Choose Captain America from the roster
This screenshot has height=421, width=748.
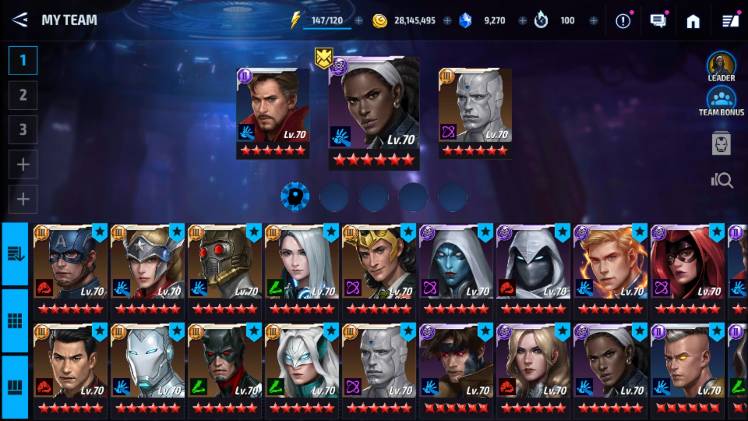point(70,267)
